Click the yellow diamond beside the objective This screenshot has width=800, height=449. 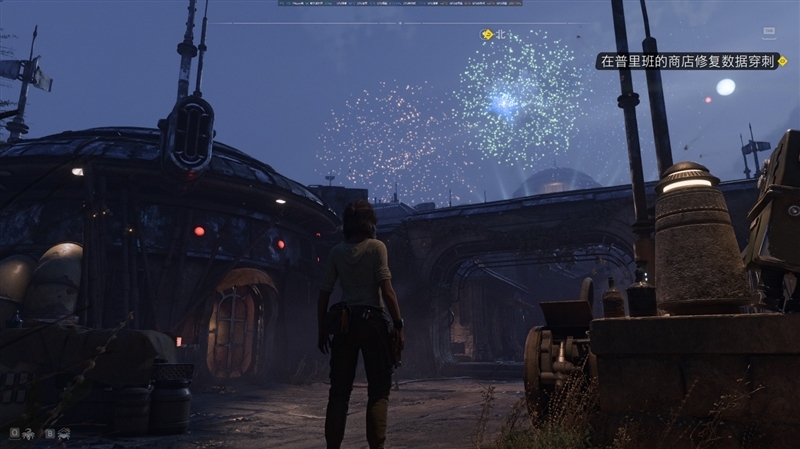pyautogui.click(x=782, y=61)
